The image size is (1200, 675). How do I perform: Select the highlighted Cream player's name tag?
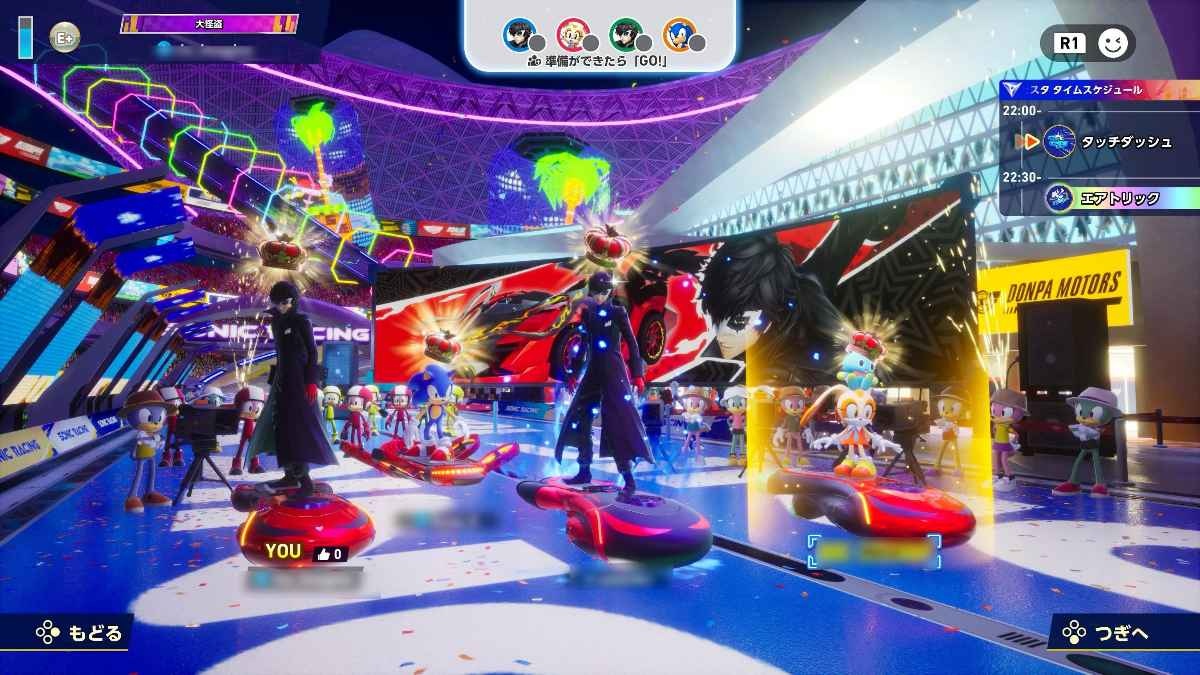click(x=875, y=551)
